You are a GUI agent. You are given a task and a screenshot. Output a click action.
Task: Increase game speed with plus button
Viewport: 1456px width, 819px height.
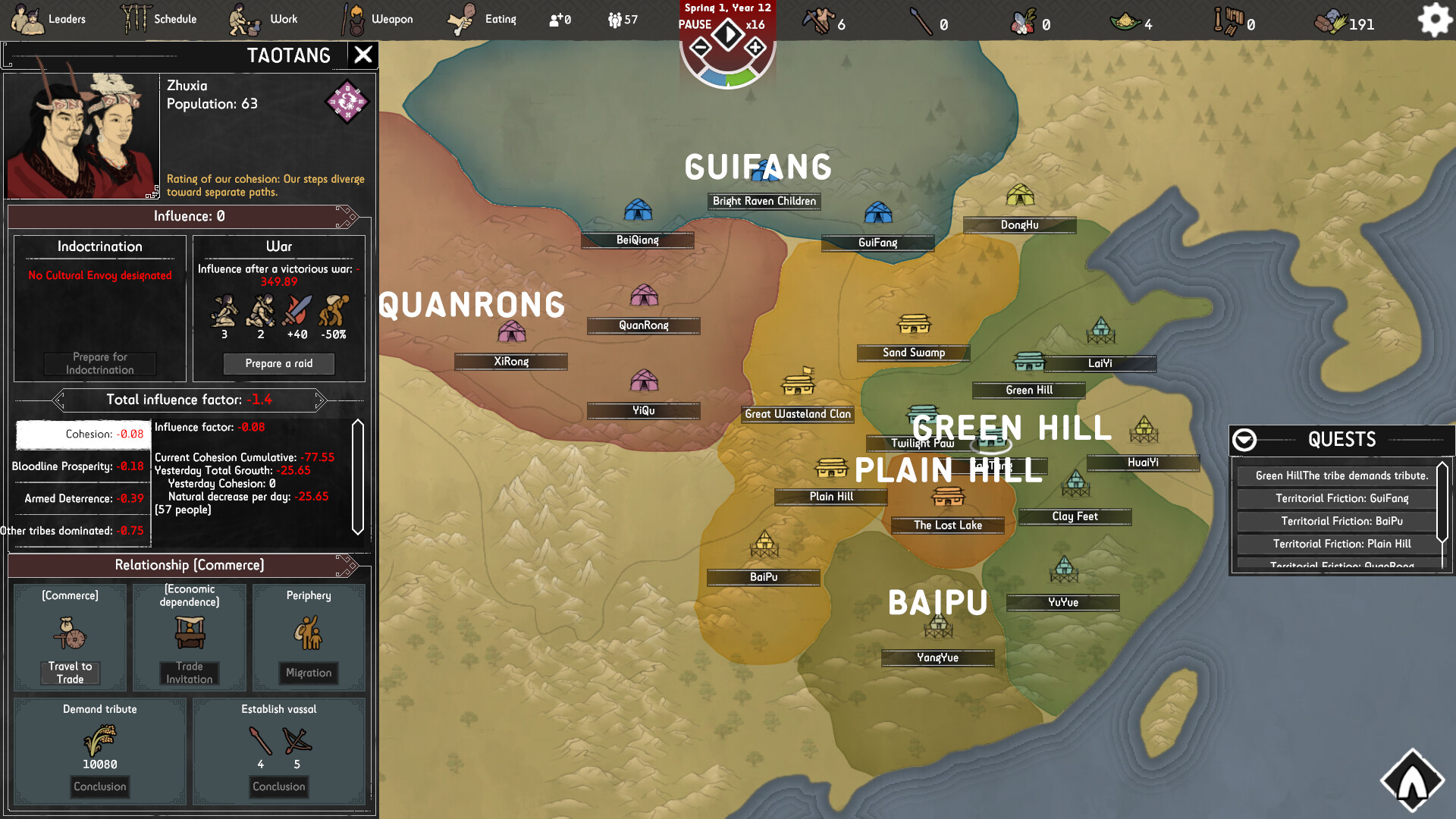coord(755,49)
